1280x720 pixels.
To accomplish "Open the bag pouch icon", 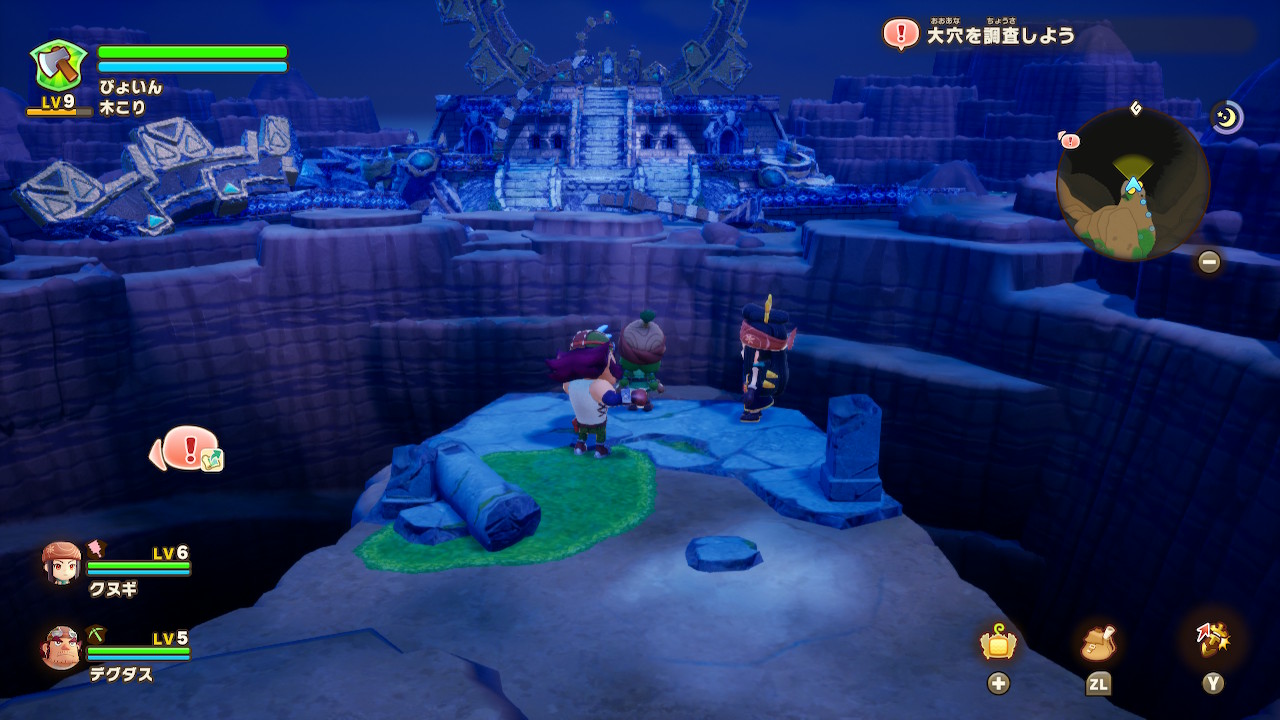I will [x=1098, y=644].
